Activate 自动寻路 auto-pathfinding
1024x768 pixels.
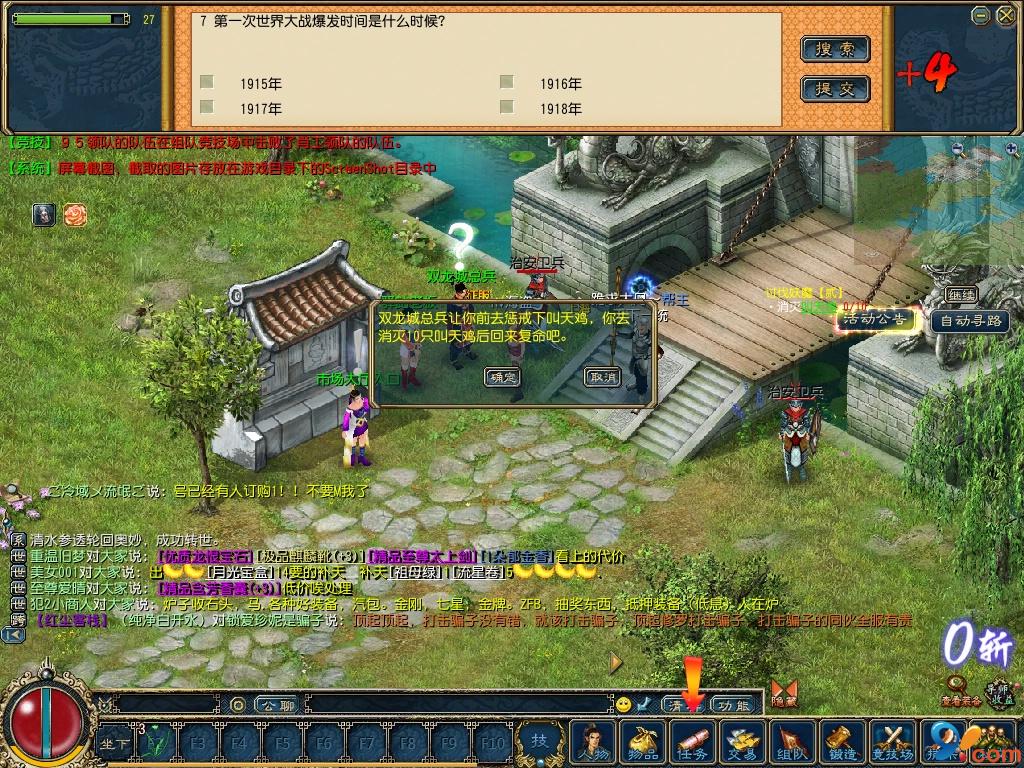point(968,321)
